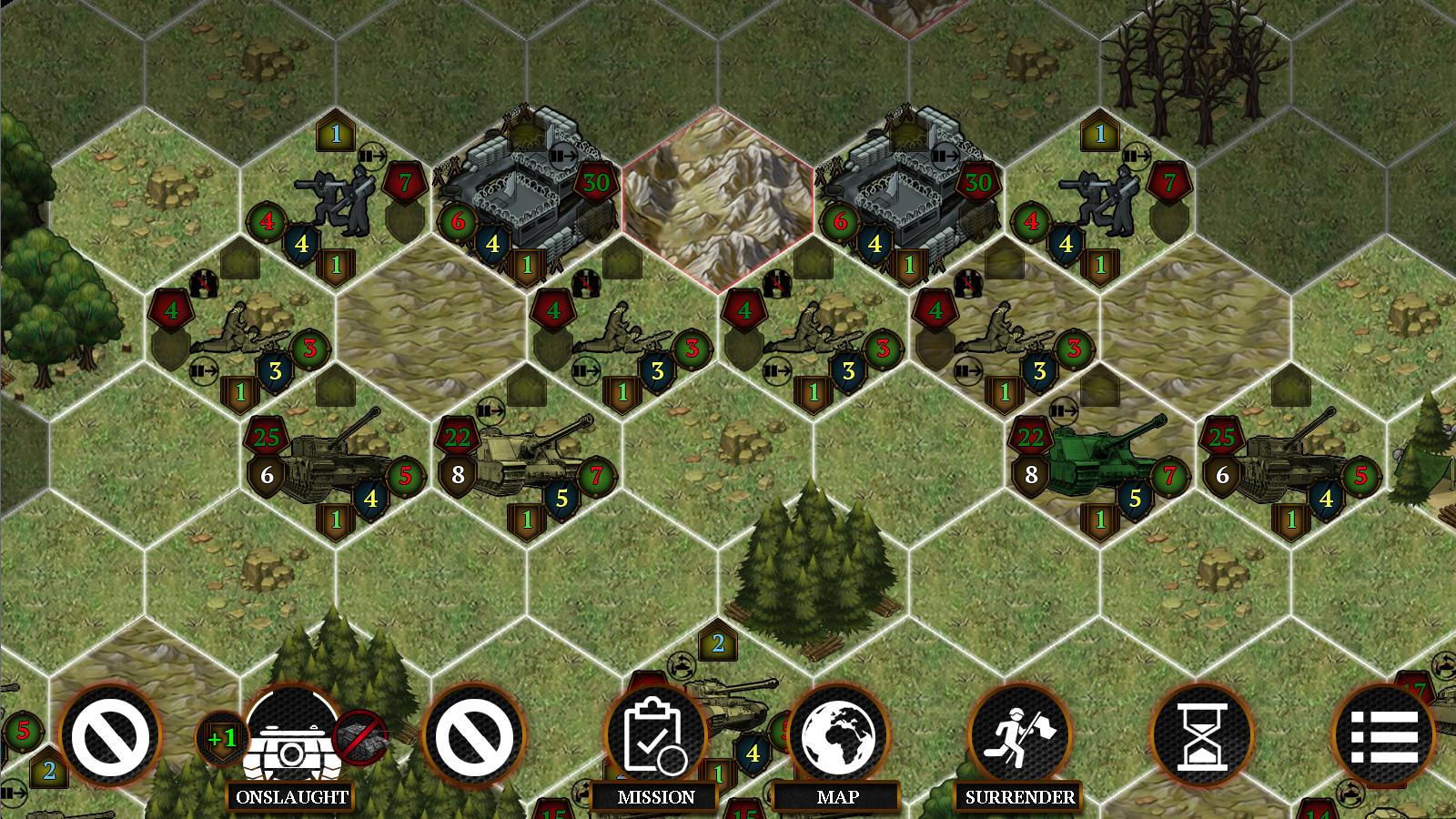Click the green 6 shield badge on halftrack
The height and width of the screenshot is (819, 1456).
[456, 218]
